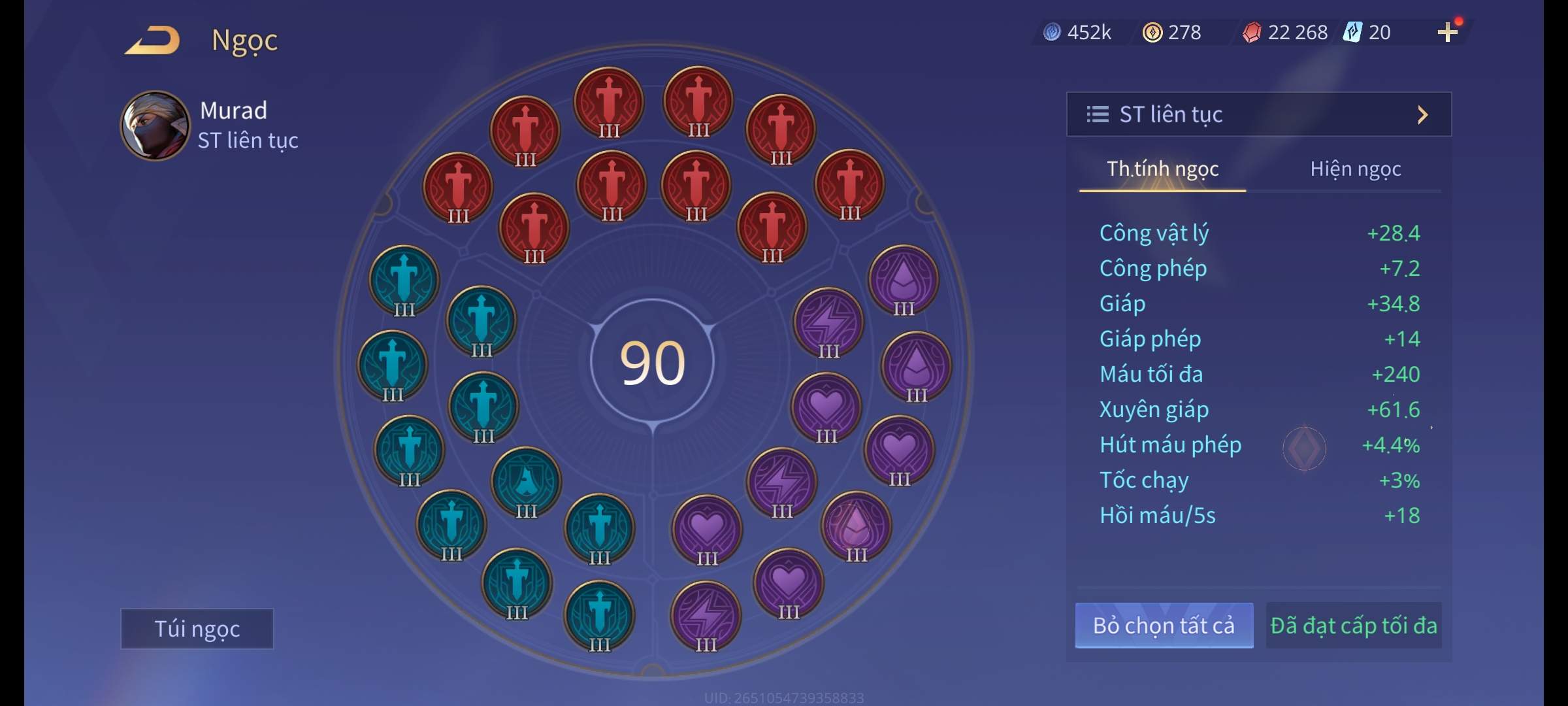
Task: Select the teal helmet gem
Action: point(526,482)
